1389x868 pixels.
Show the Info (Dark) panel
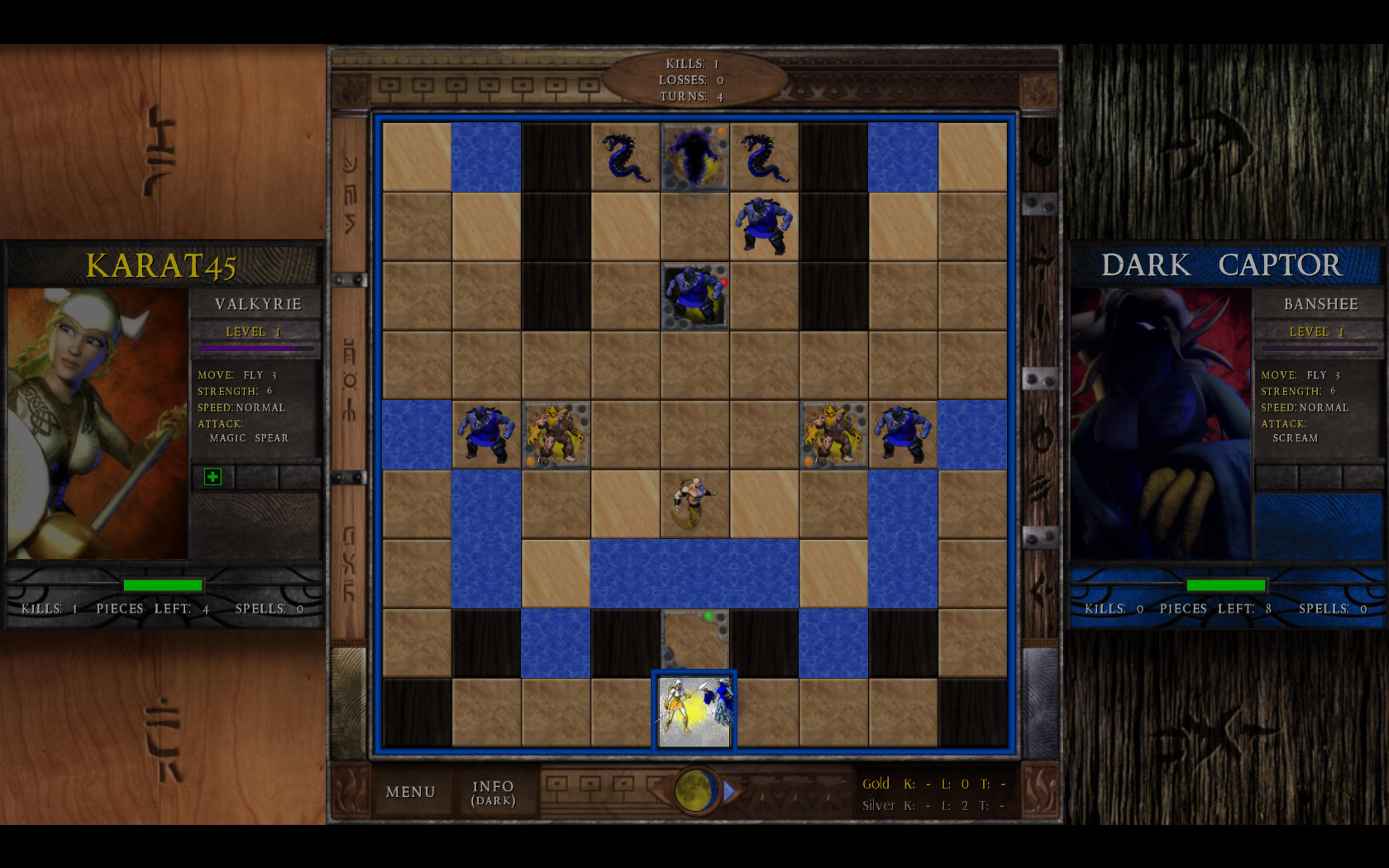[x=493, y=792]
